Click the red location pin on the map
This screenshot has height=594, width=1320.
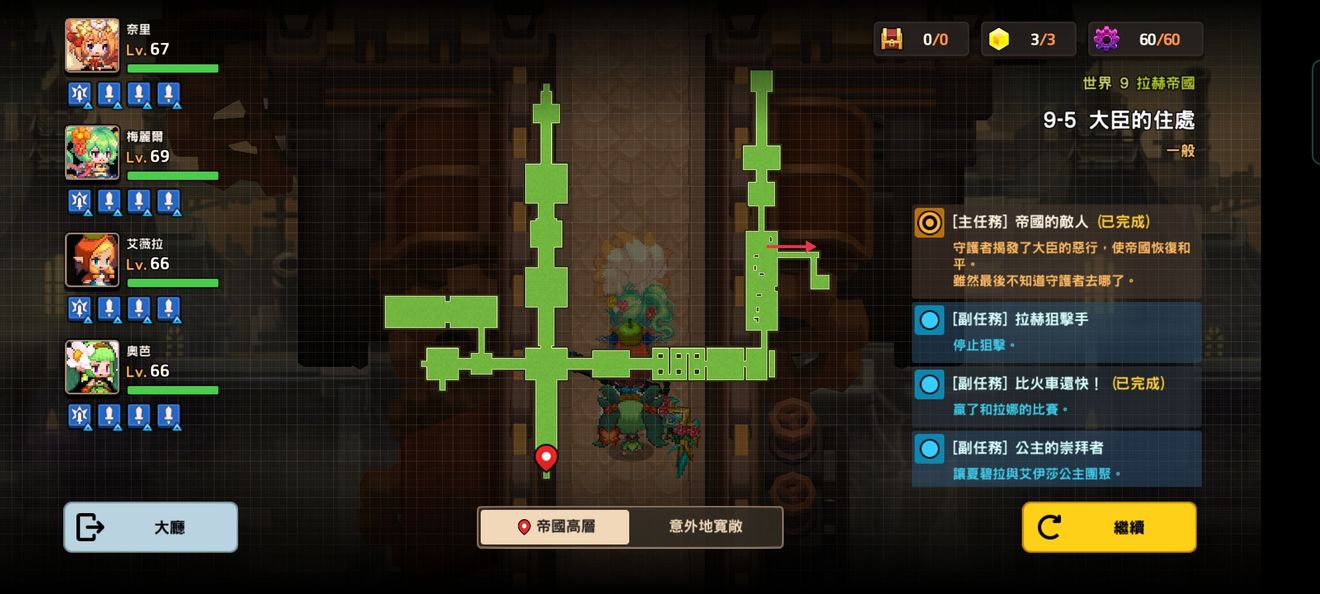546,457
